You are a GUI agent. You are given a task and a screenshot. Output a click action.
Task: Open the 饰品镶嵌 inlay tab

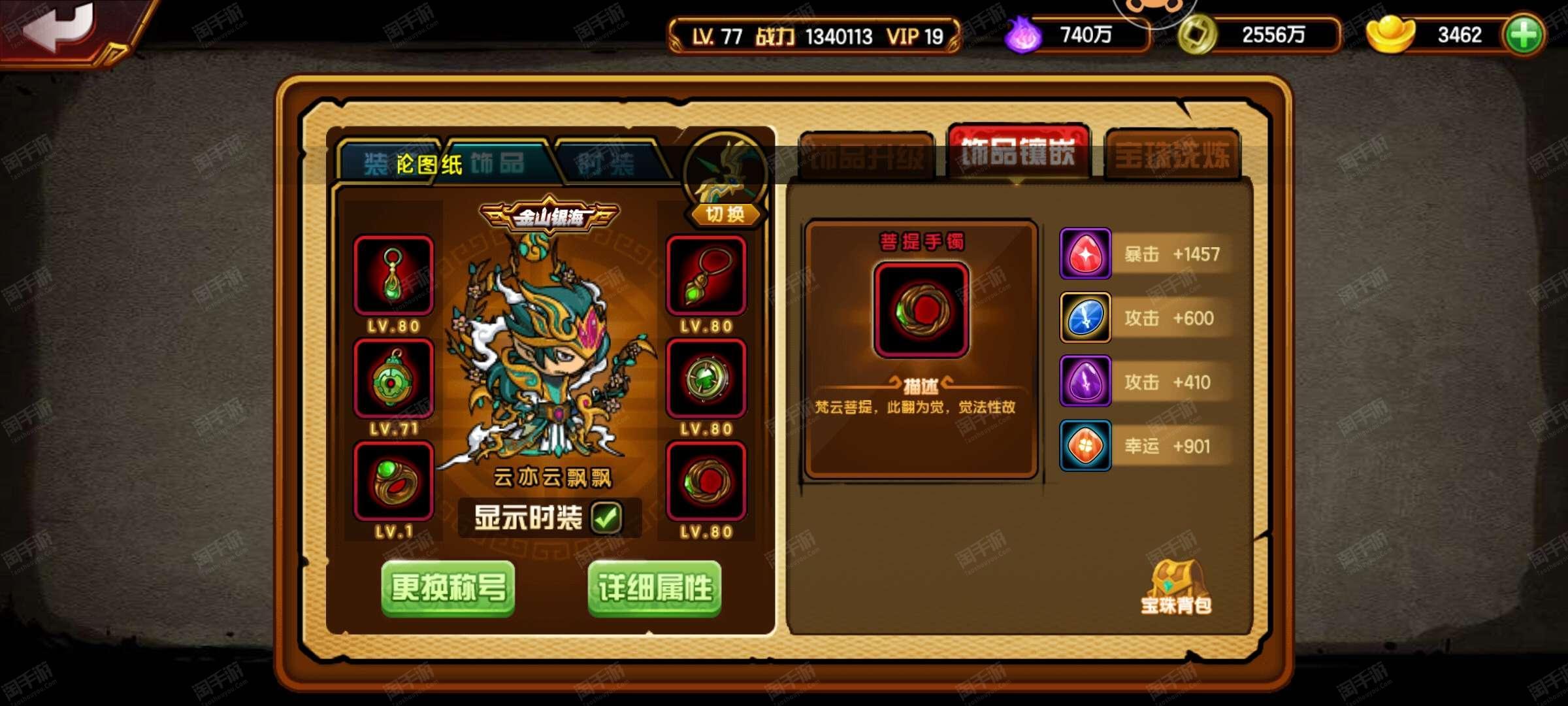(x=1018, y=153)
